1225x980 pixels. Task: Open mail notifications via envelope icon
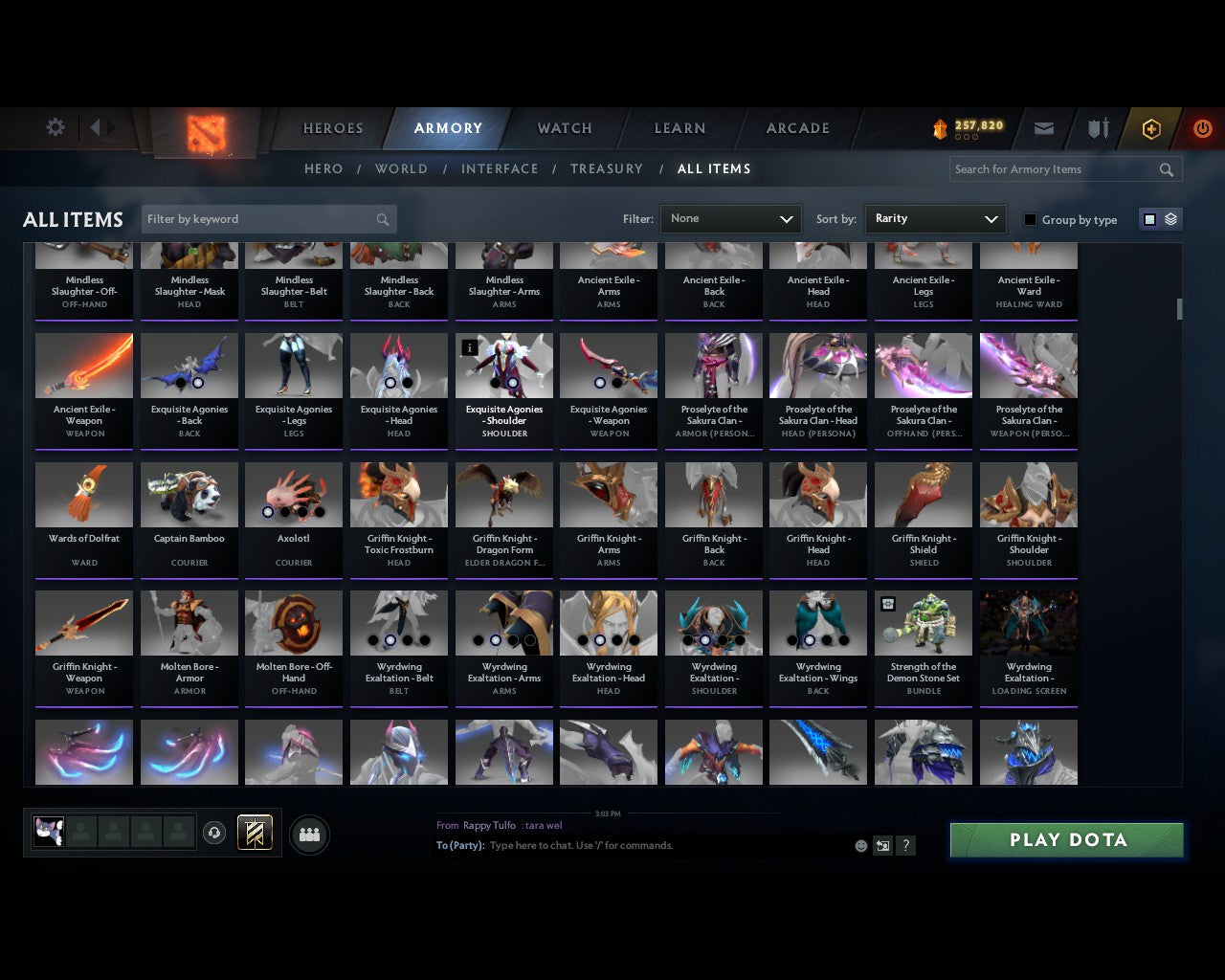click(x=1043, y=127)
